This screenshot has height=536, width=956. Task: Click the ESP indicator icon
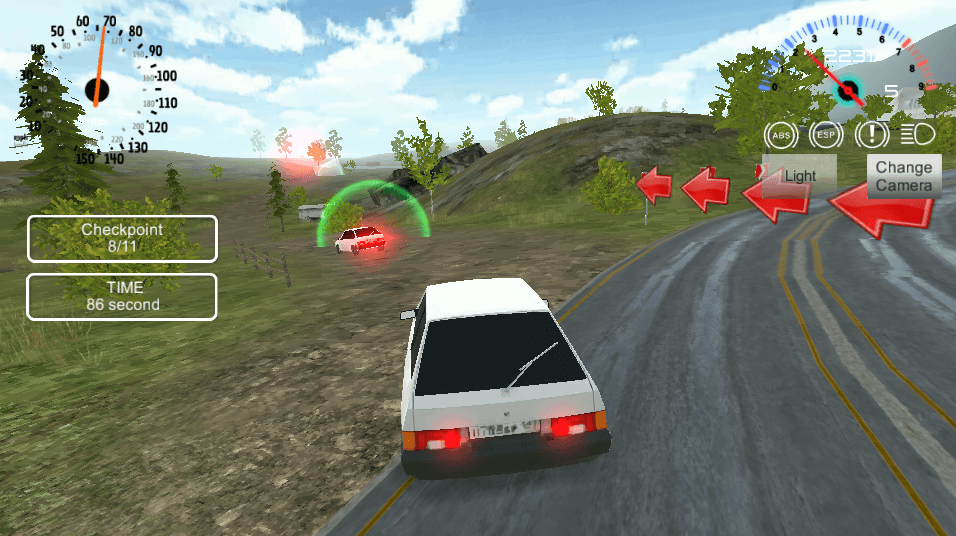tap(826, 134)
